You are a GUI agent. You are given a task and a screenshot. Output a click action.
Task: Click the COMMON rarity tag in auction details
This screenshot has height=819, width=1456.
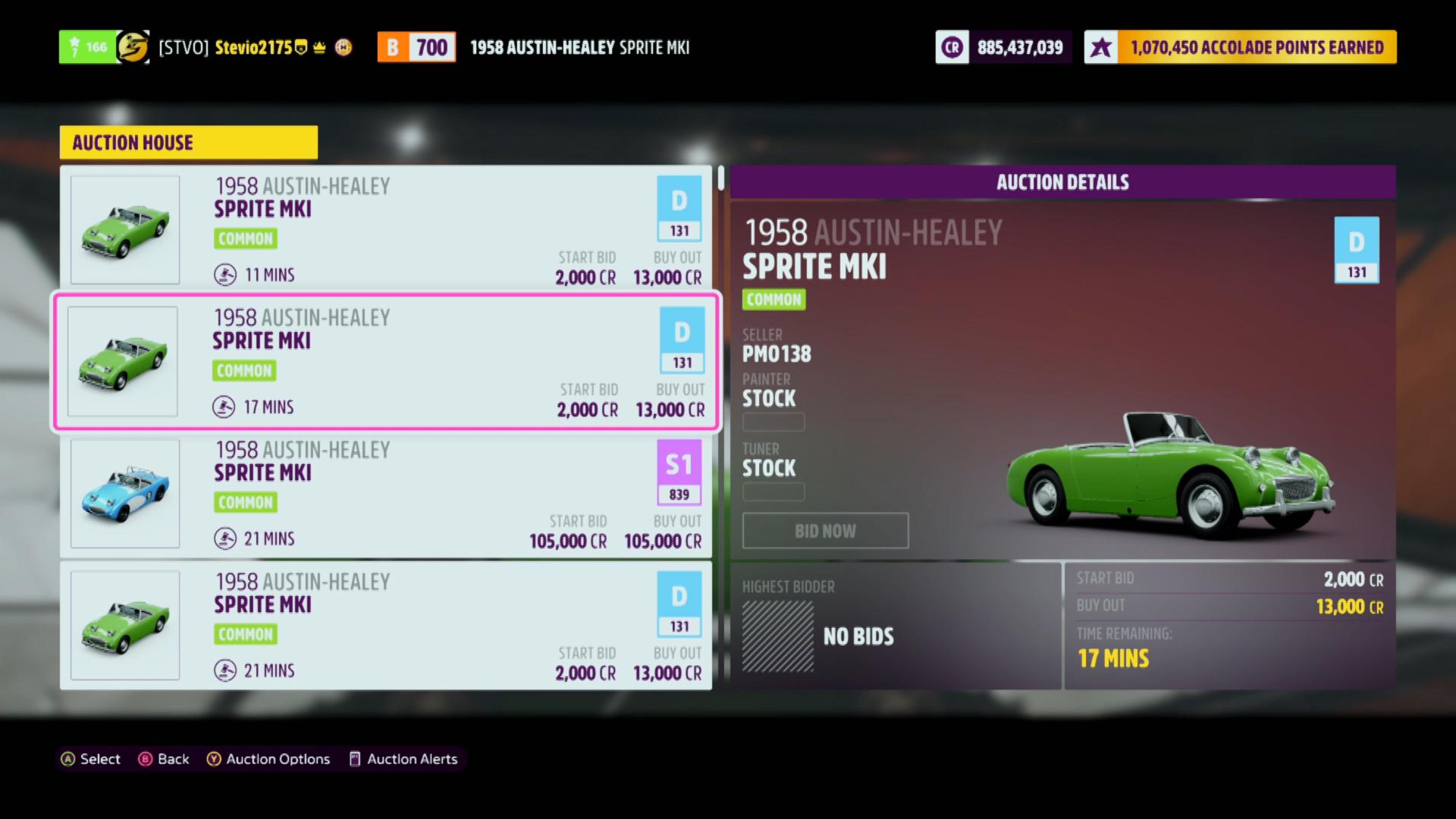pos(773,300)
